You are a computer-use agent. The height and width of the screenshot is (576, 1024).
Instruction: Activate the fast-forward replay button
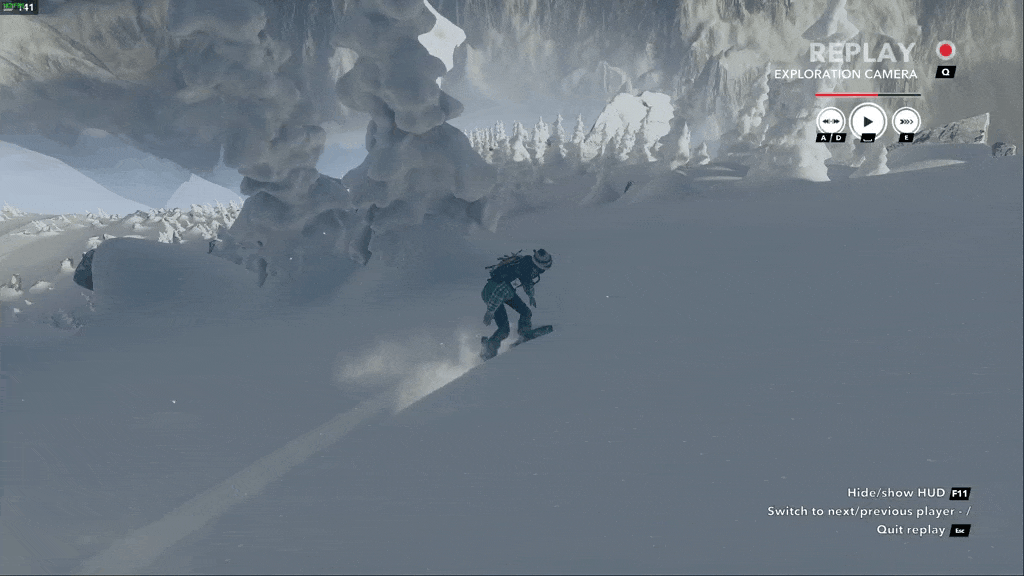905,121
